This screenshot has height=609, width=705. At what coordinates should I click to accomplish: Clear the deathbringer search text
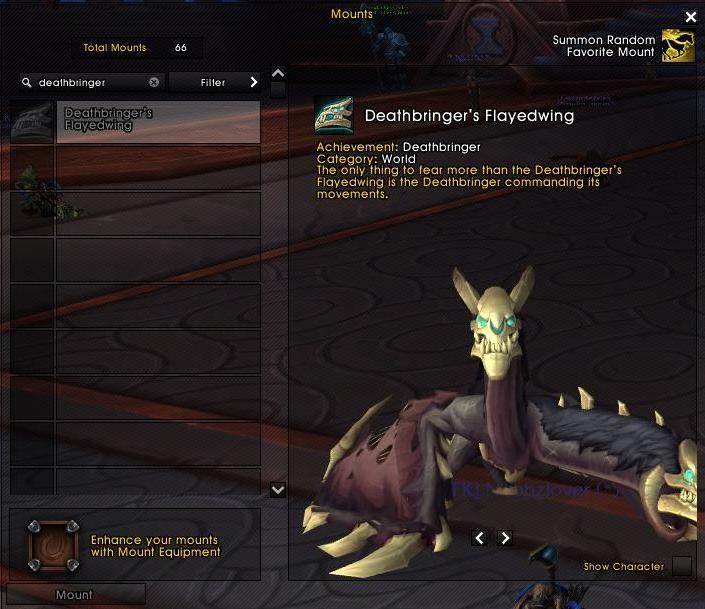point(154,83)
